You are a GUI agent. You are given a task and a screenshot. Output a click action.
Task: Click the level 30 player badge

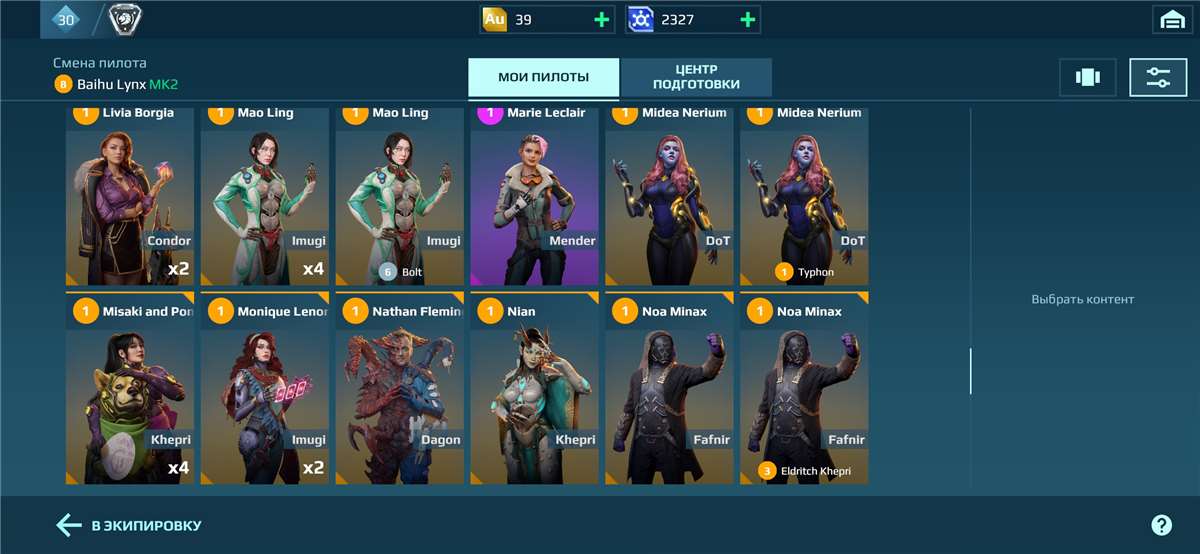66,19
